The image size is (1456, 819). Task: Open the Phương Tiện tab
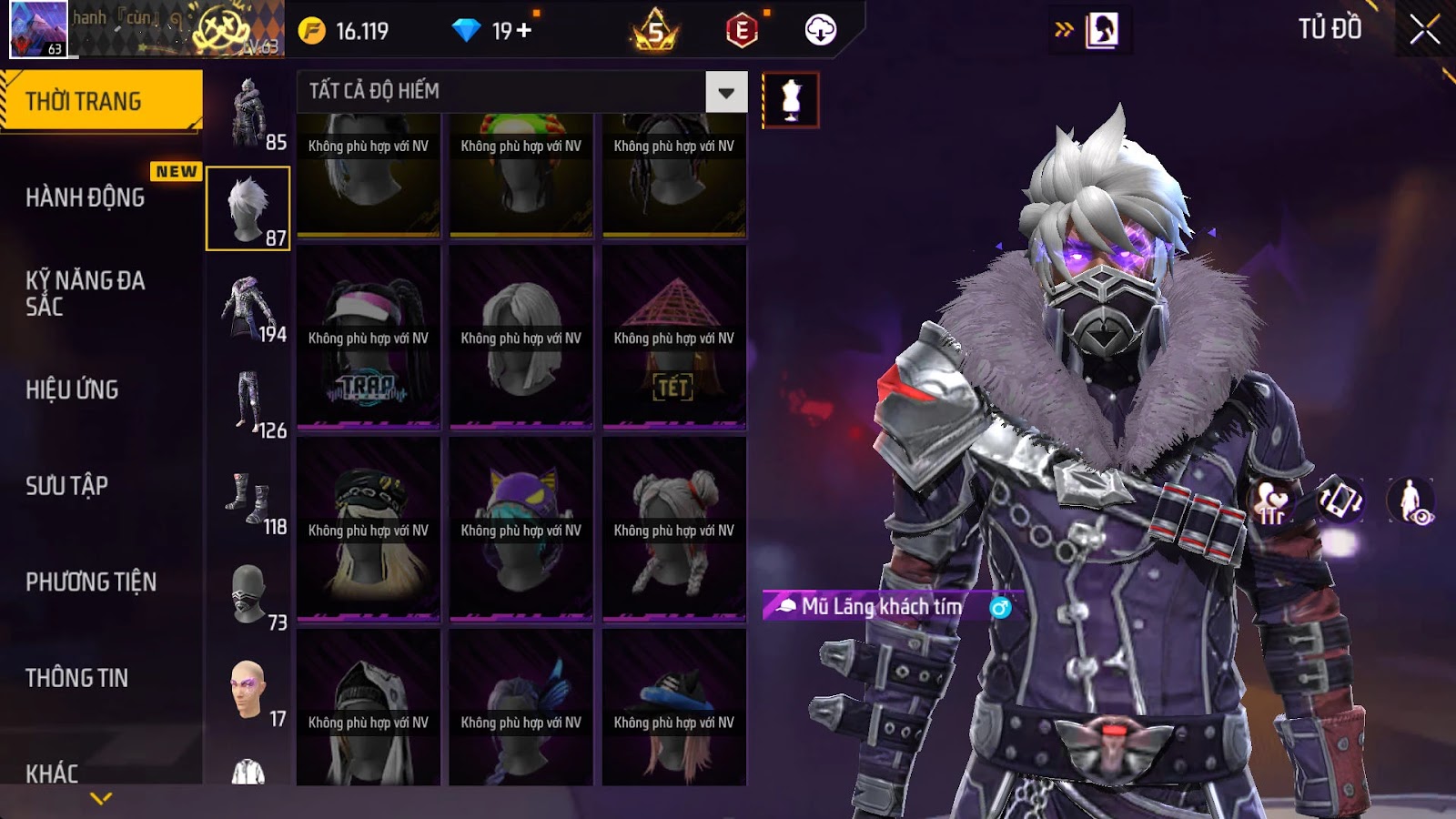(91, 581)
